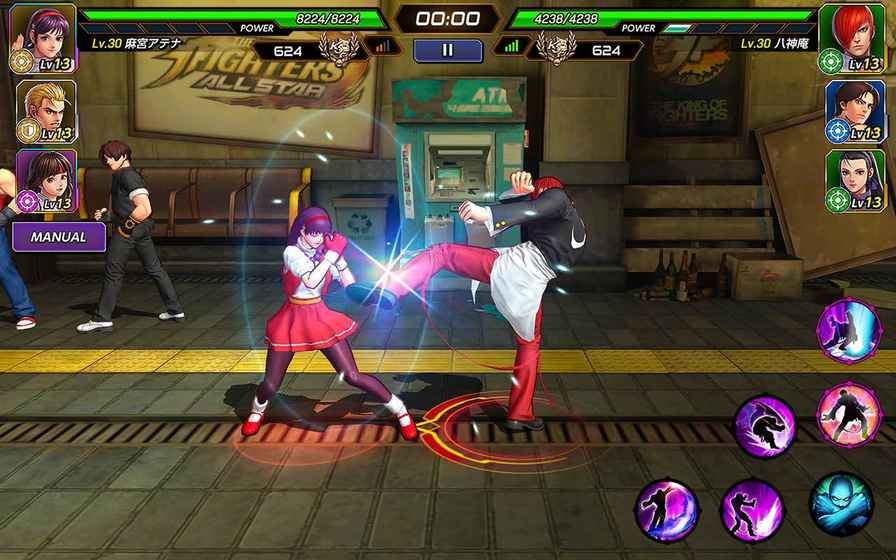Pause the match with the pause button
896x560 pixels.
[x=447, y=50]
